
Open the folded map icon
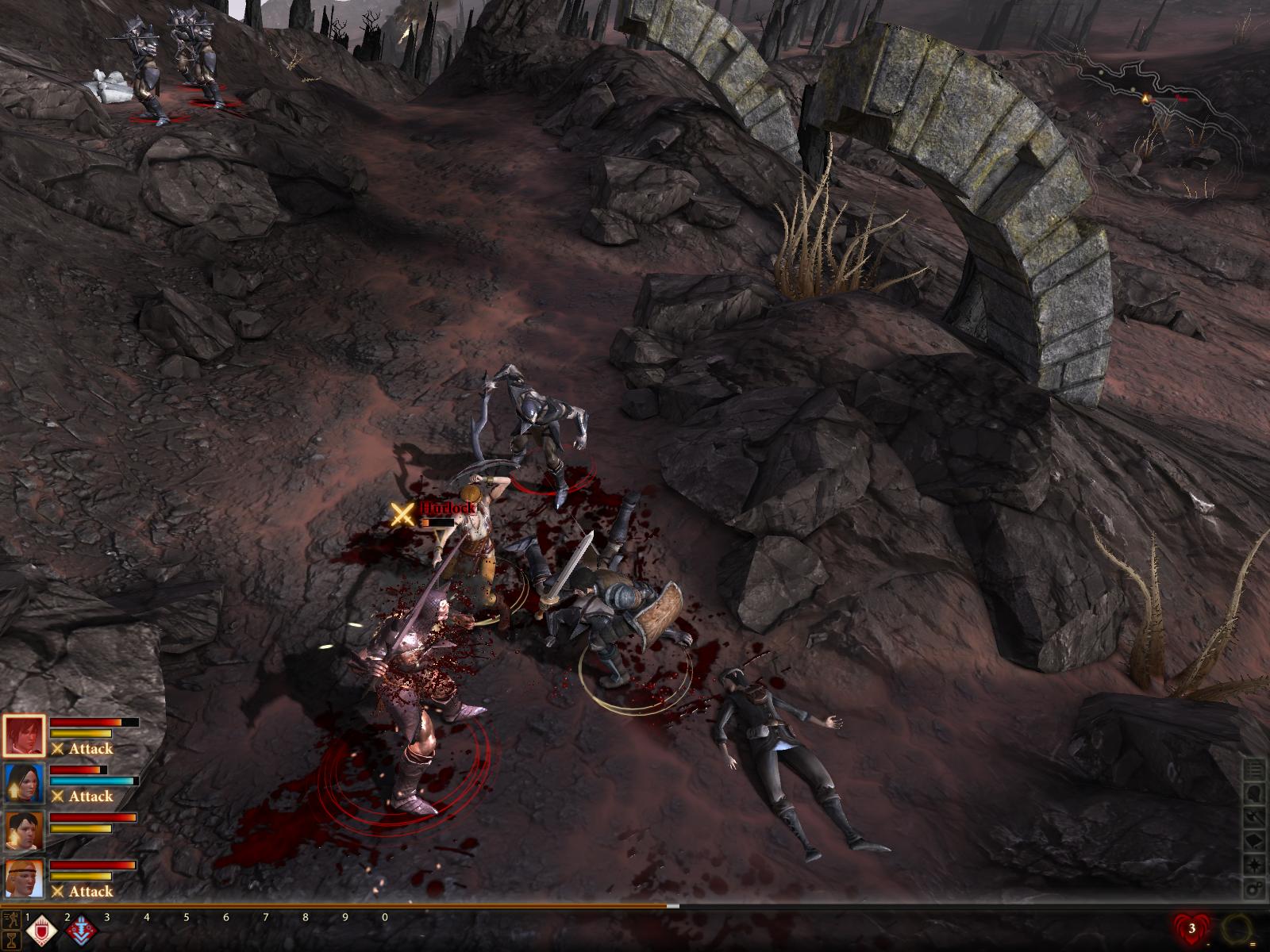pos(1254,841)
